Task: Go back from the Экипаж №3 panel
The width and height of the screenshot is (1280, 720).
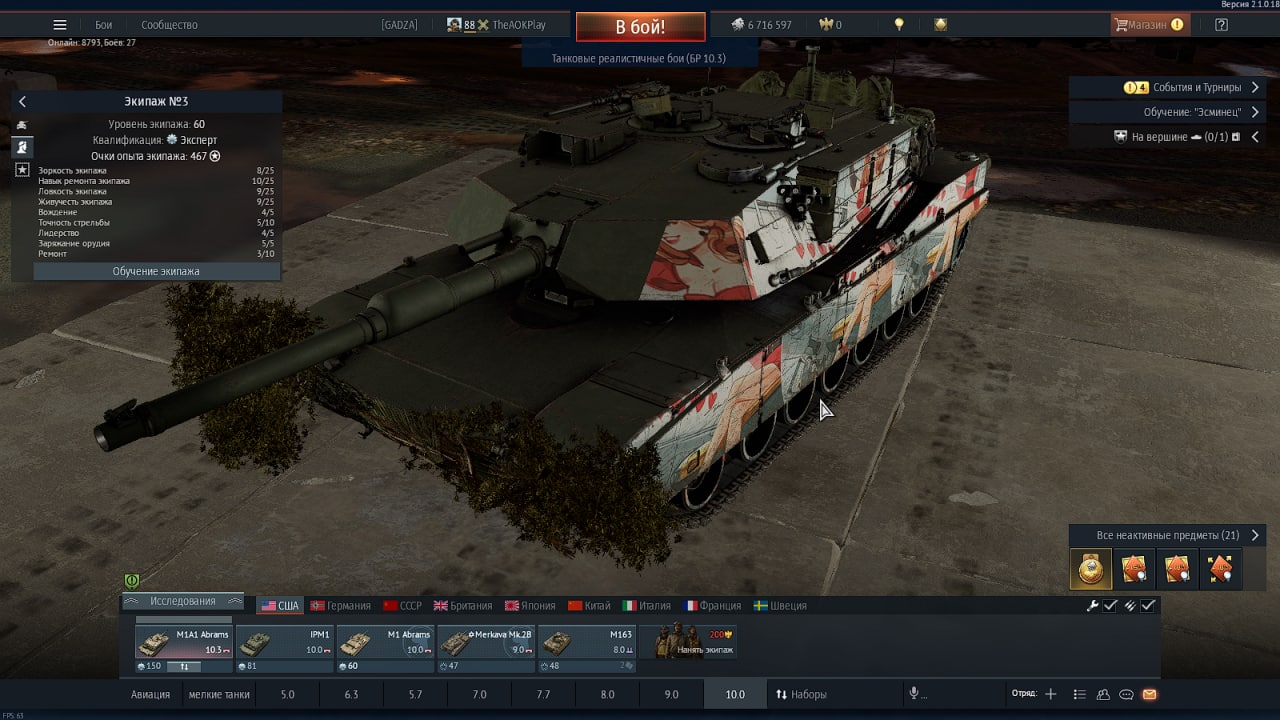Action: [x=22, y=102]
